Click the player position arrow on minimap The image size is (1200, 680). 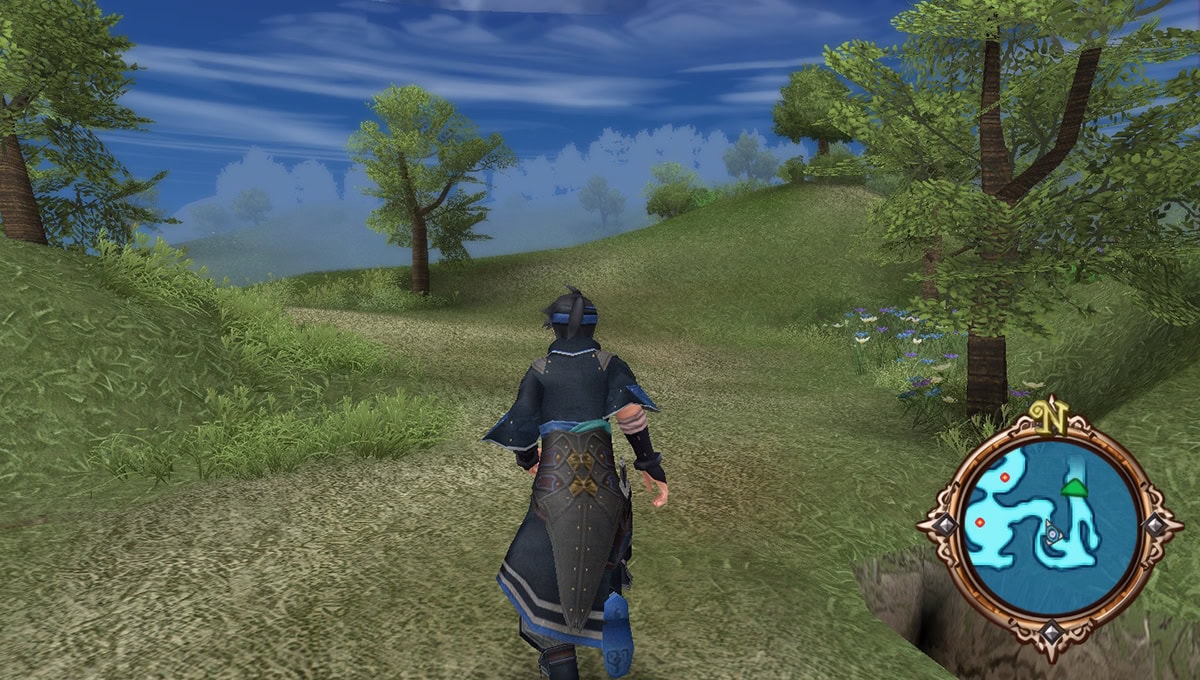pyautogui.click(x=1052, y=533)
